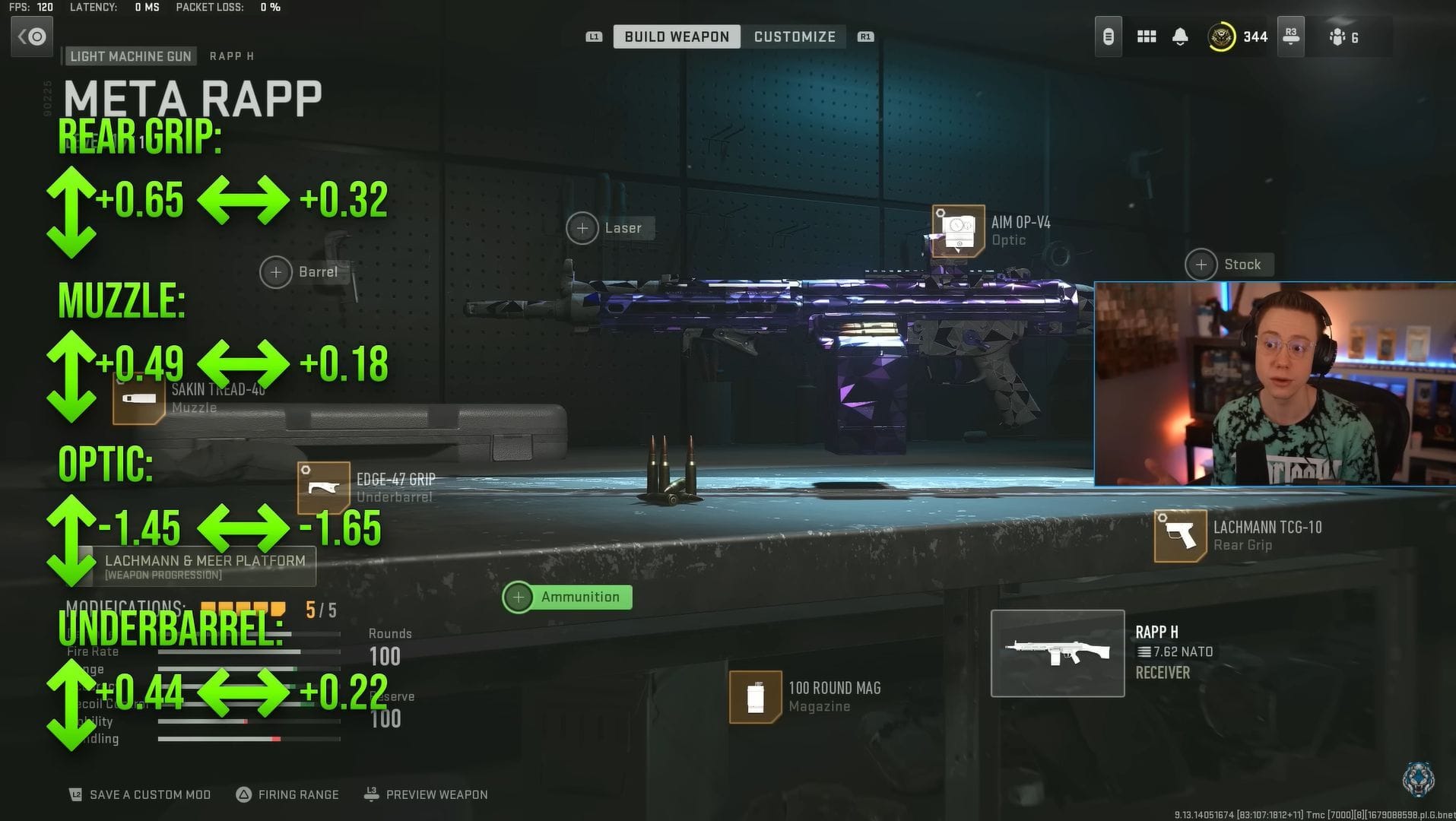Screen dimensions: 1456x821
Task: Select the Lachmann TCG-10 rear grip
Action: coord(1179,536)
